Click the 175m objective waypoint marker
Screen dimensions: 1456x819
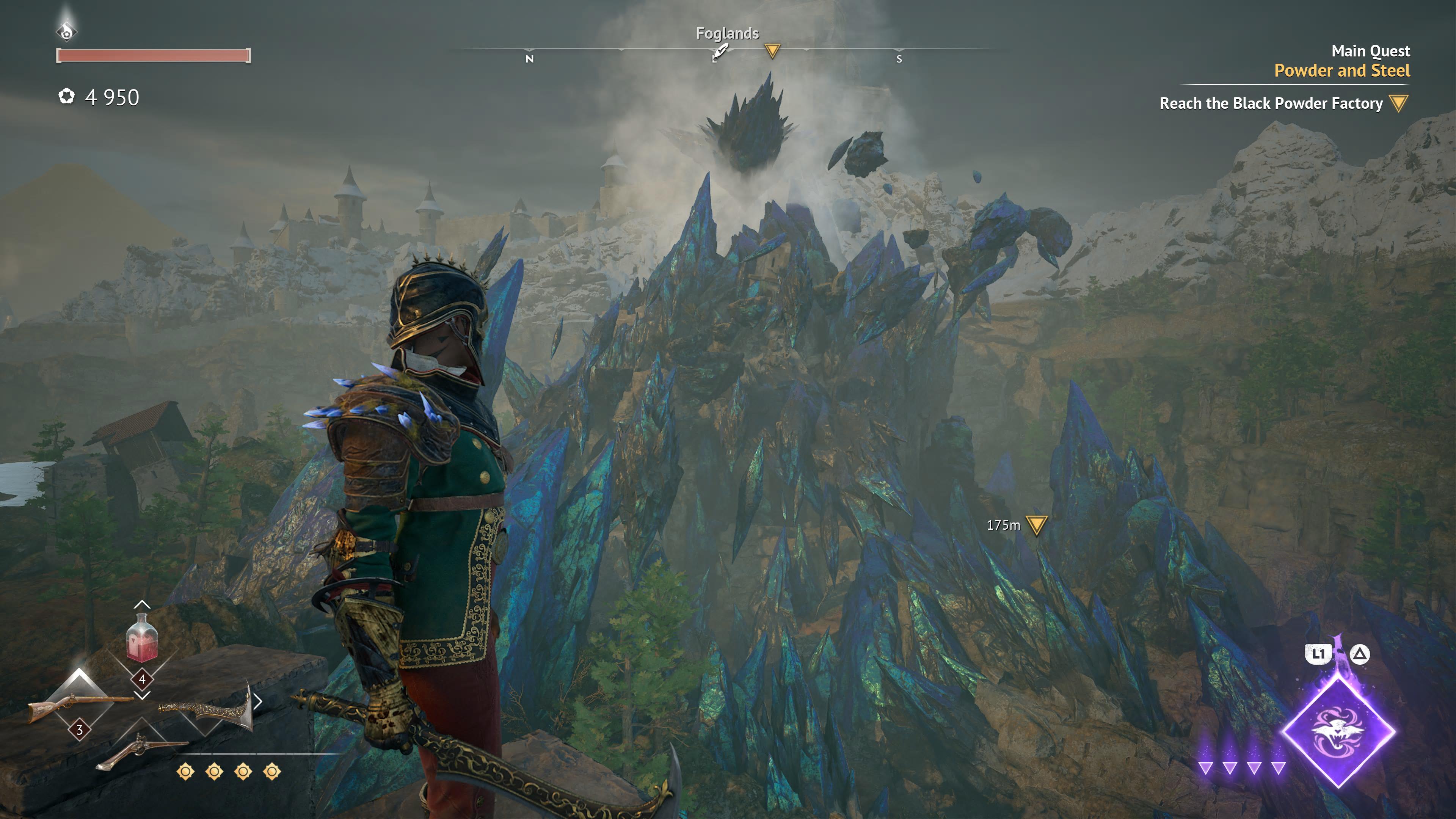(1036, 525)
